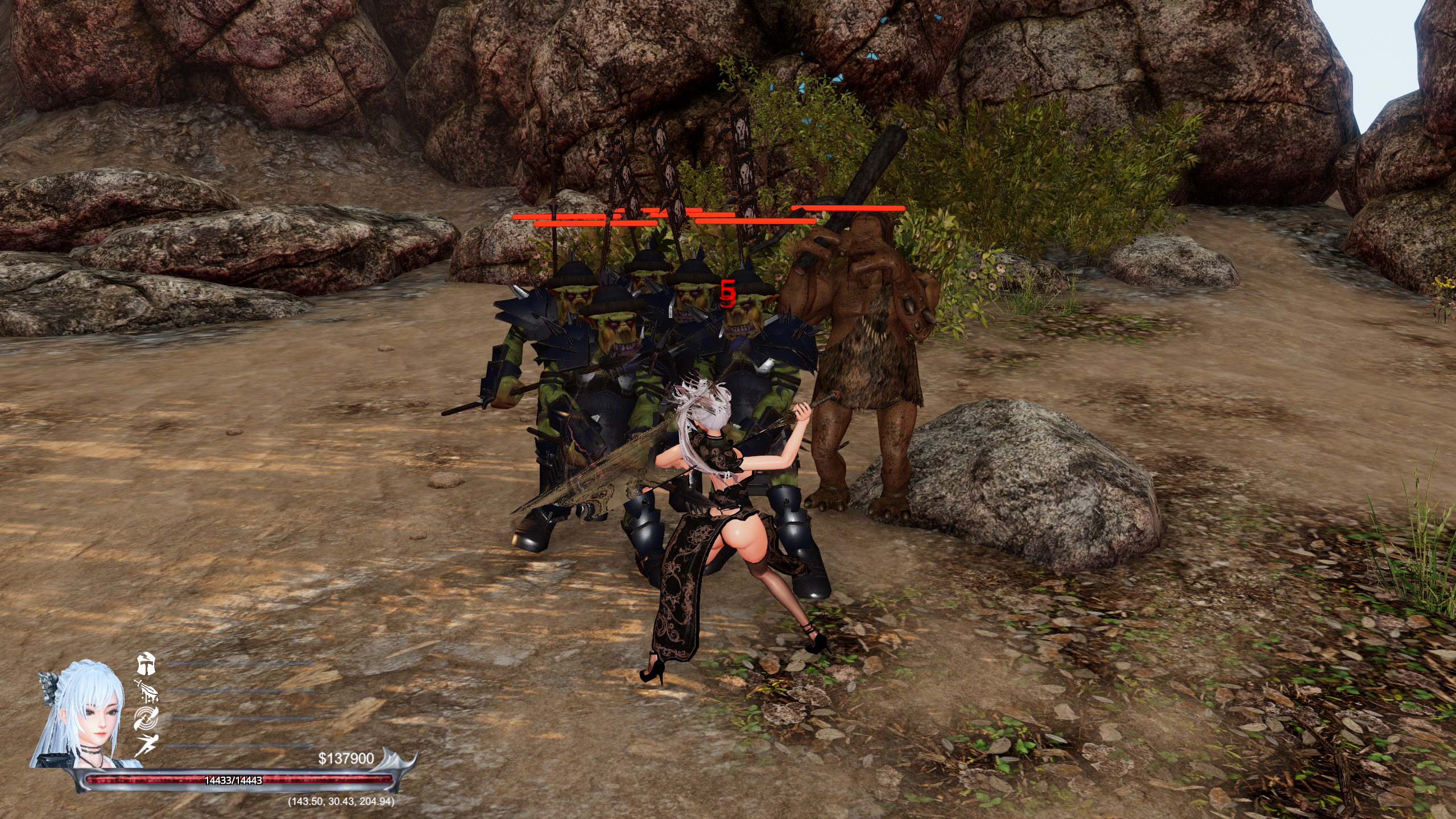This screenshot has width=1456, height=819.
Task: Activate the spinning blades icon
Action: pos(146,718)
